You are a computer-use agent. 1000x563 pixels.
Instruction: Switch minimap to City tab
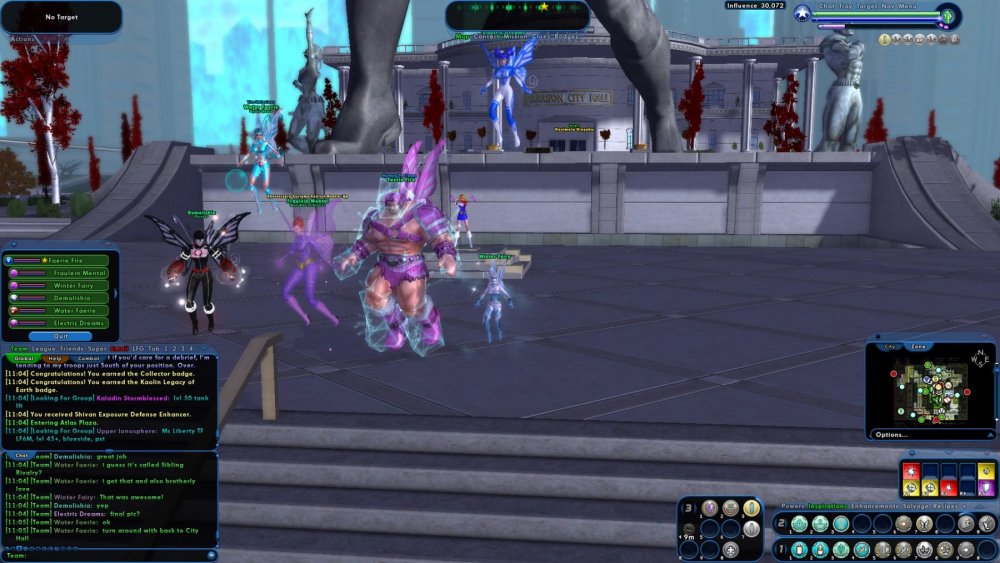point(890,346)
